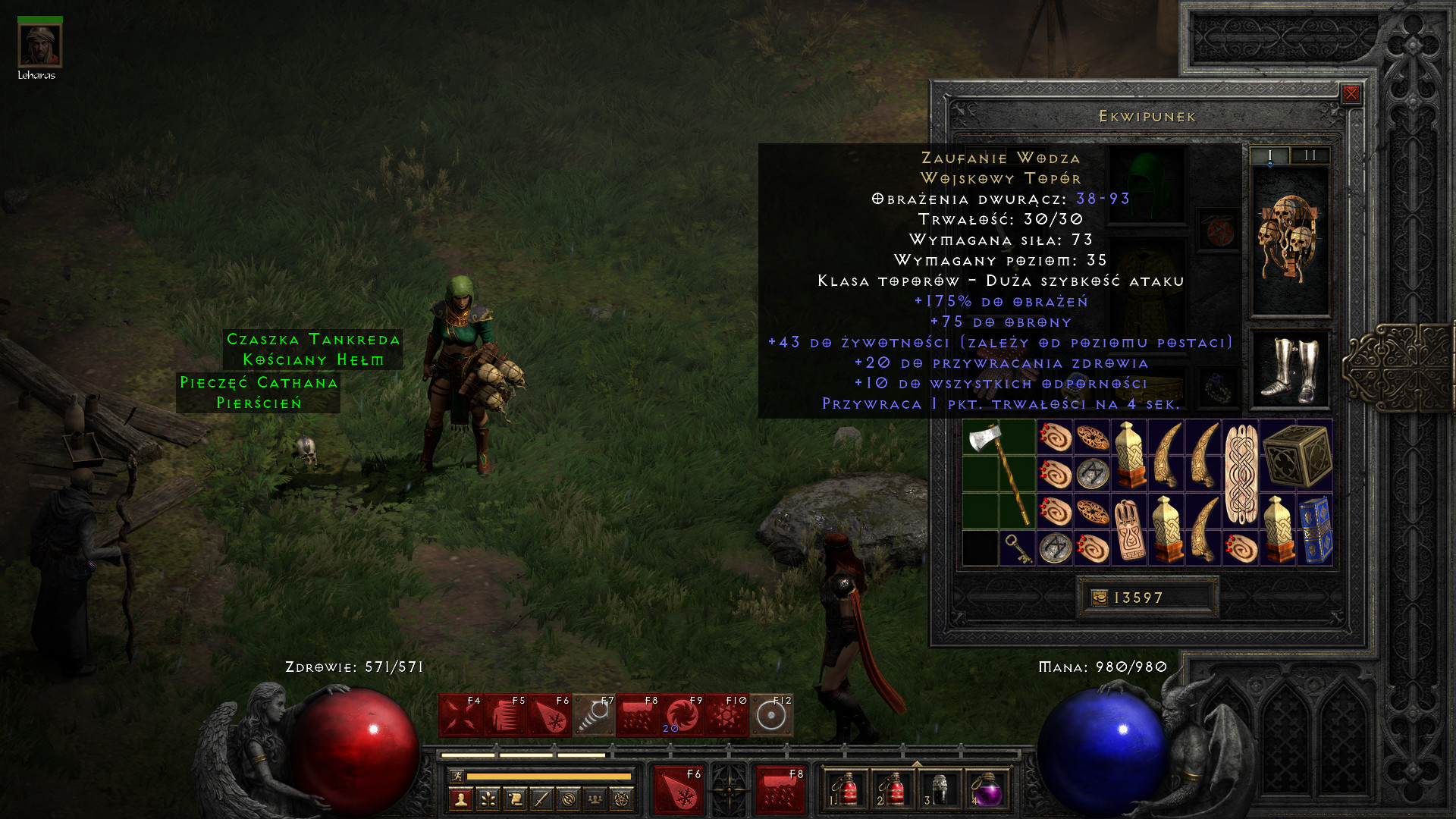Open the quest log scroll button

[515, 799]
